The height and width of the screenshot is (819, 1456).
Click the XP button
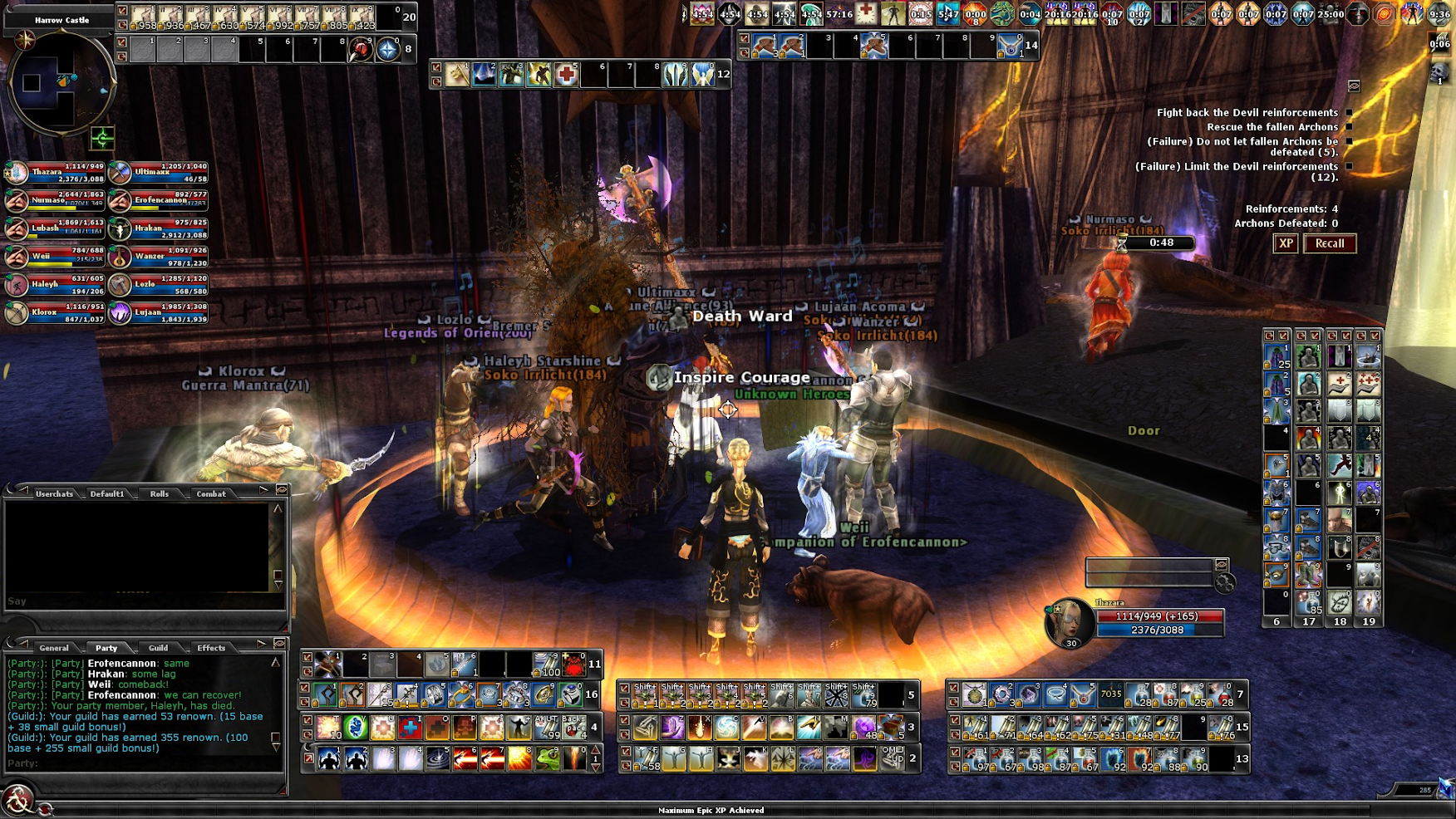pyautogui.click(x=1286, y=243)
